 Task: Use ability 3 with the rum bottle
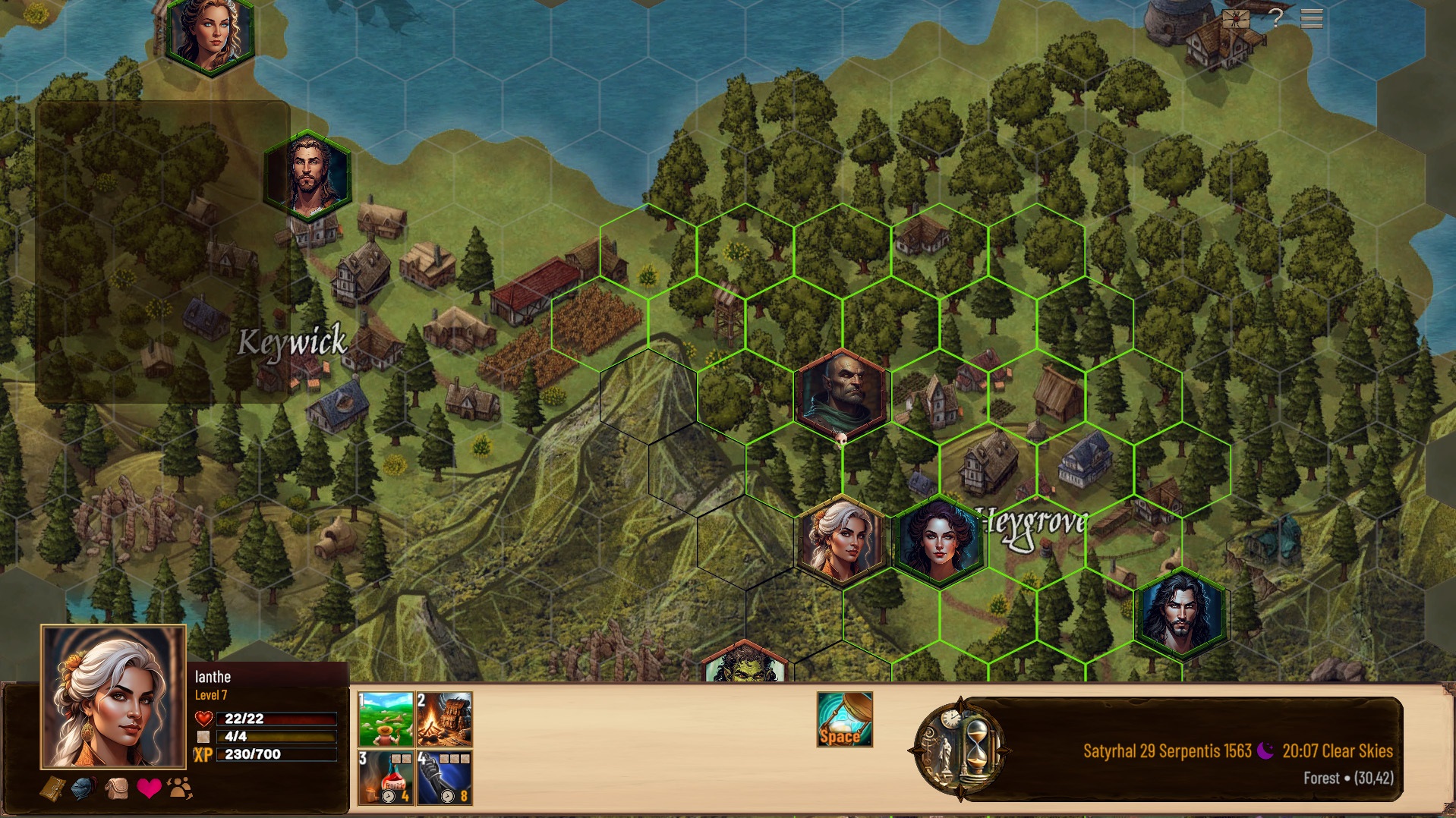click(x=386, y=777)
